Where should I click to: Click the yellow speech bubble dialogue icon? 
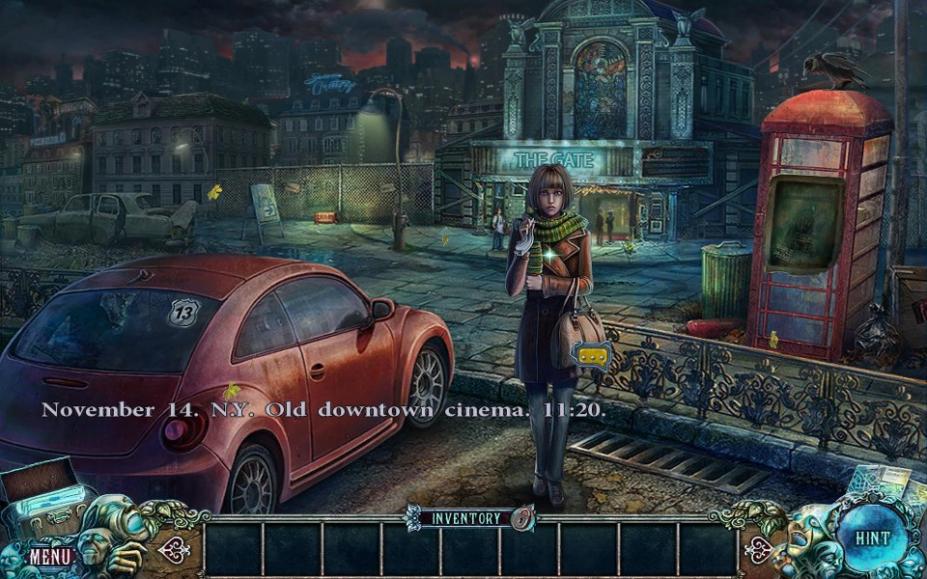click(x=593, y=355)
